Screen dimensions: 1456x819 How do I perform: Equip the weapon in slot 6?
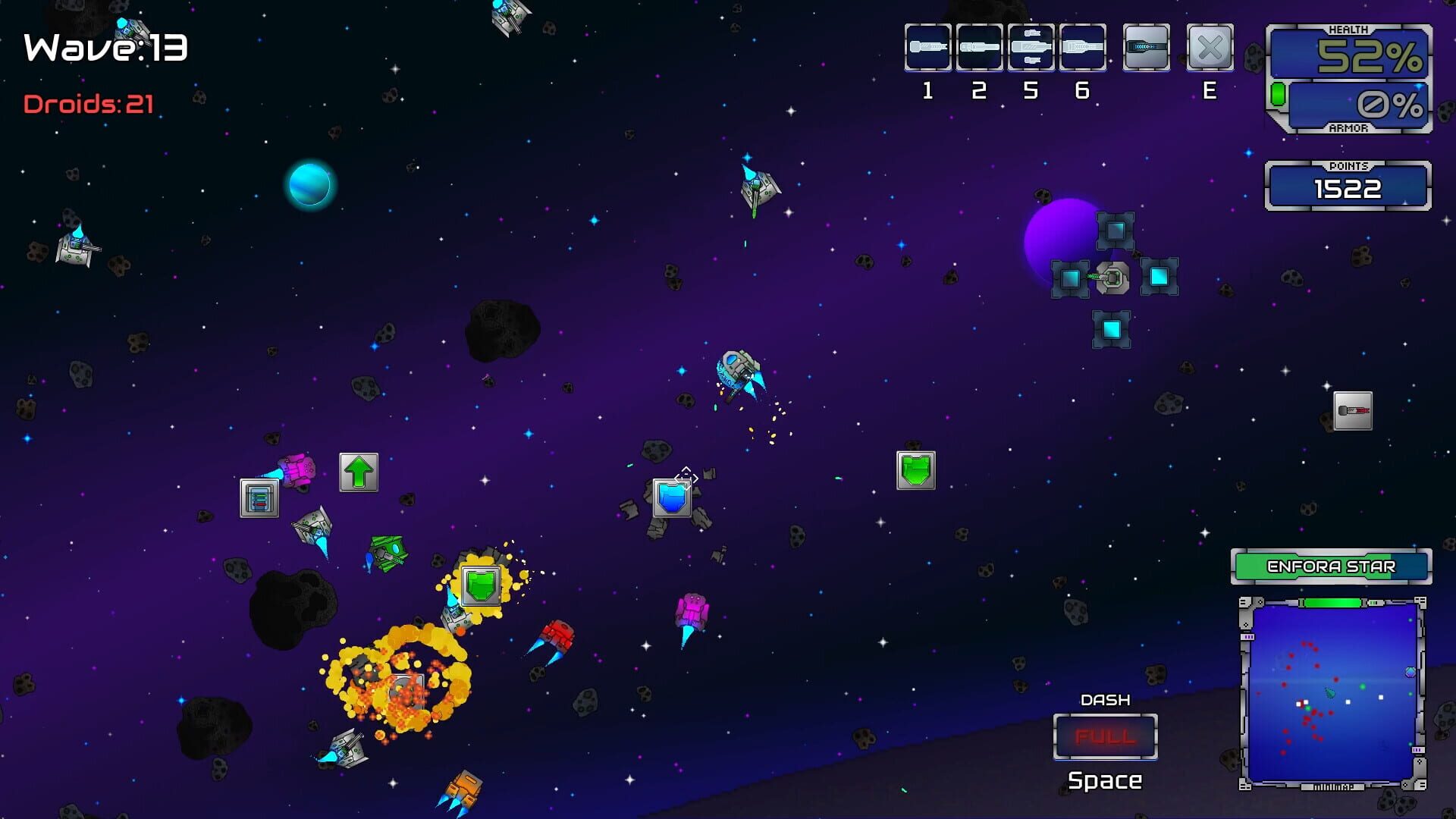coord(1082,47)
